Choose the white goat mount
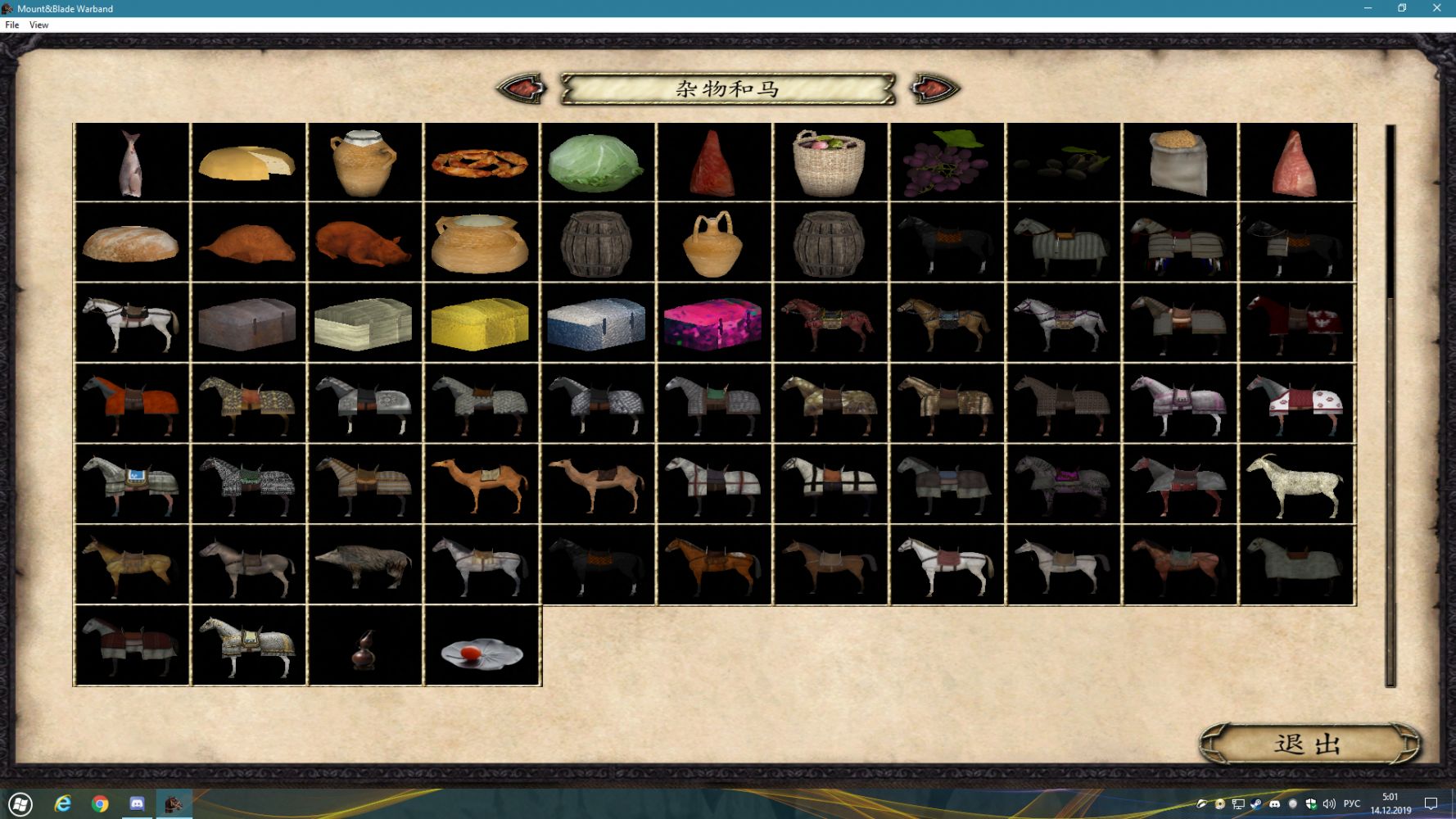Image resolution: width=1456 pixels, height=819 pixels. point(1295,483)
